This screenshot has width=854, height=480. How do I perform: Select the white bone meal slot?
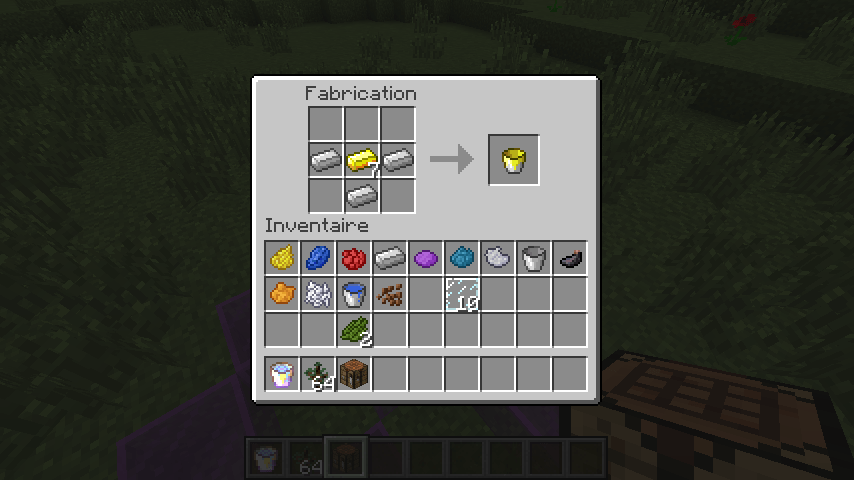click(318, 295)
